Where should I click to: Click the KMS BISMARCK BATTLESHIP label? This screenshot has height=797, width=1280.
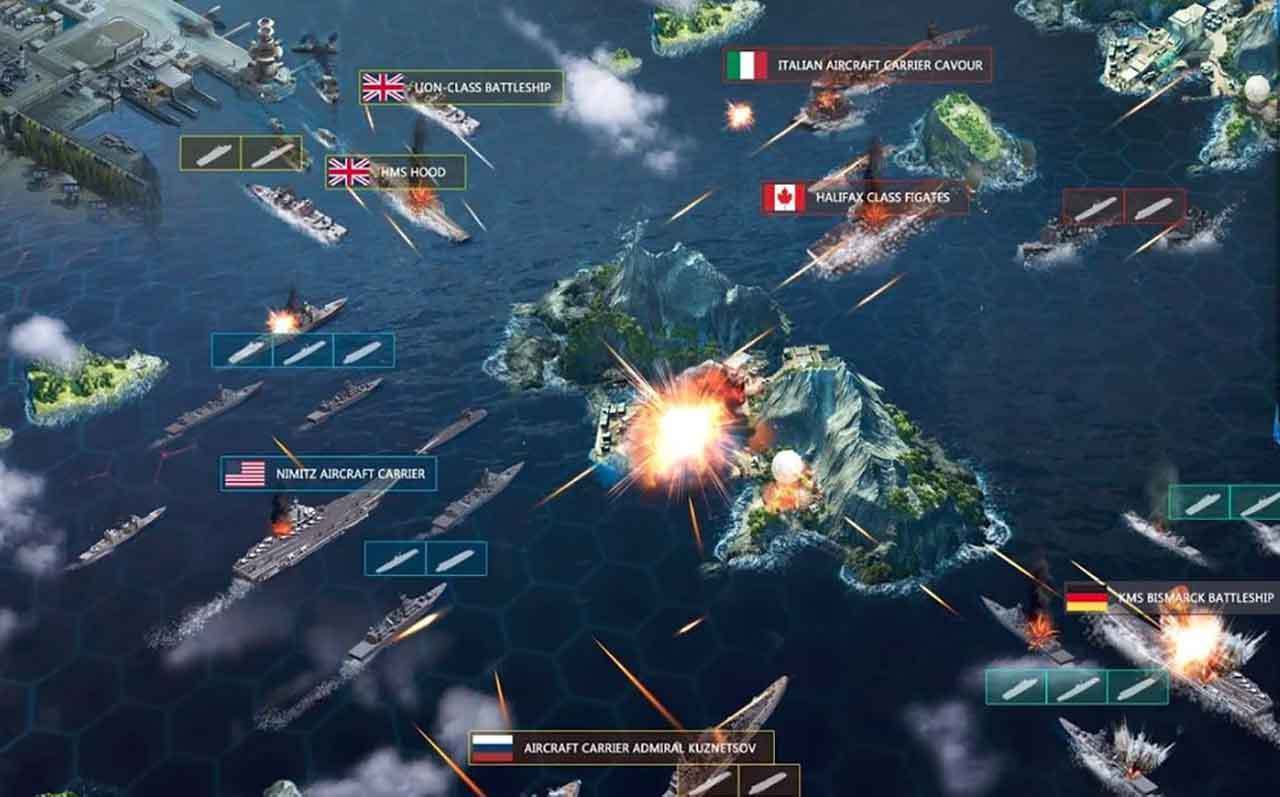pyautogui.click(x=1190, y=599)
